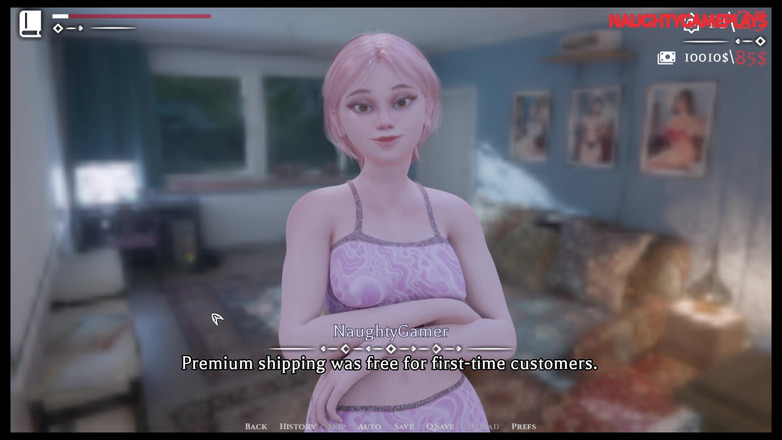Toggle Auto dialogue advance

(369, 426)
